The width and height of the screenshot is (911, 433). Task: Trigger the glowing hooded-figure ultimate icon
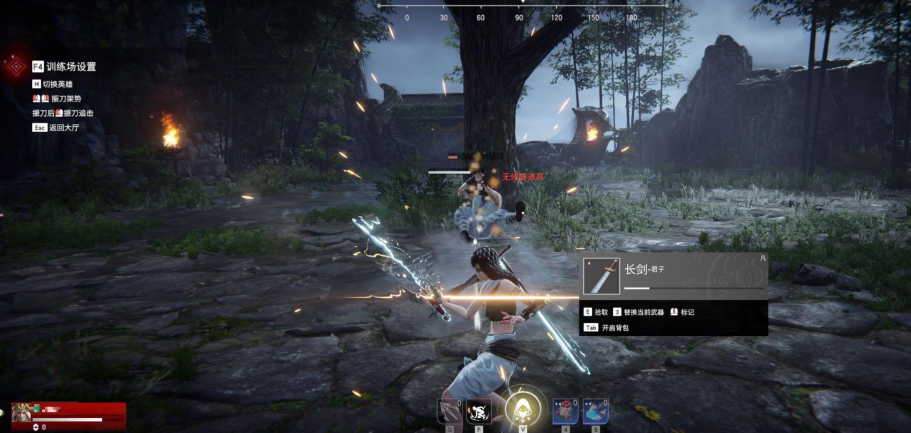click(x=519, y=408)
